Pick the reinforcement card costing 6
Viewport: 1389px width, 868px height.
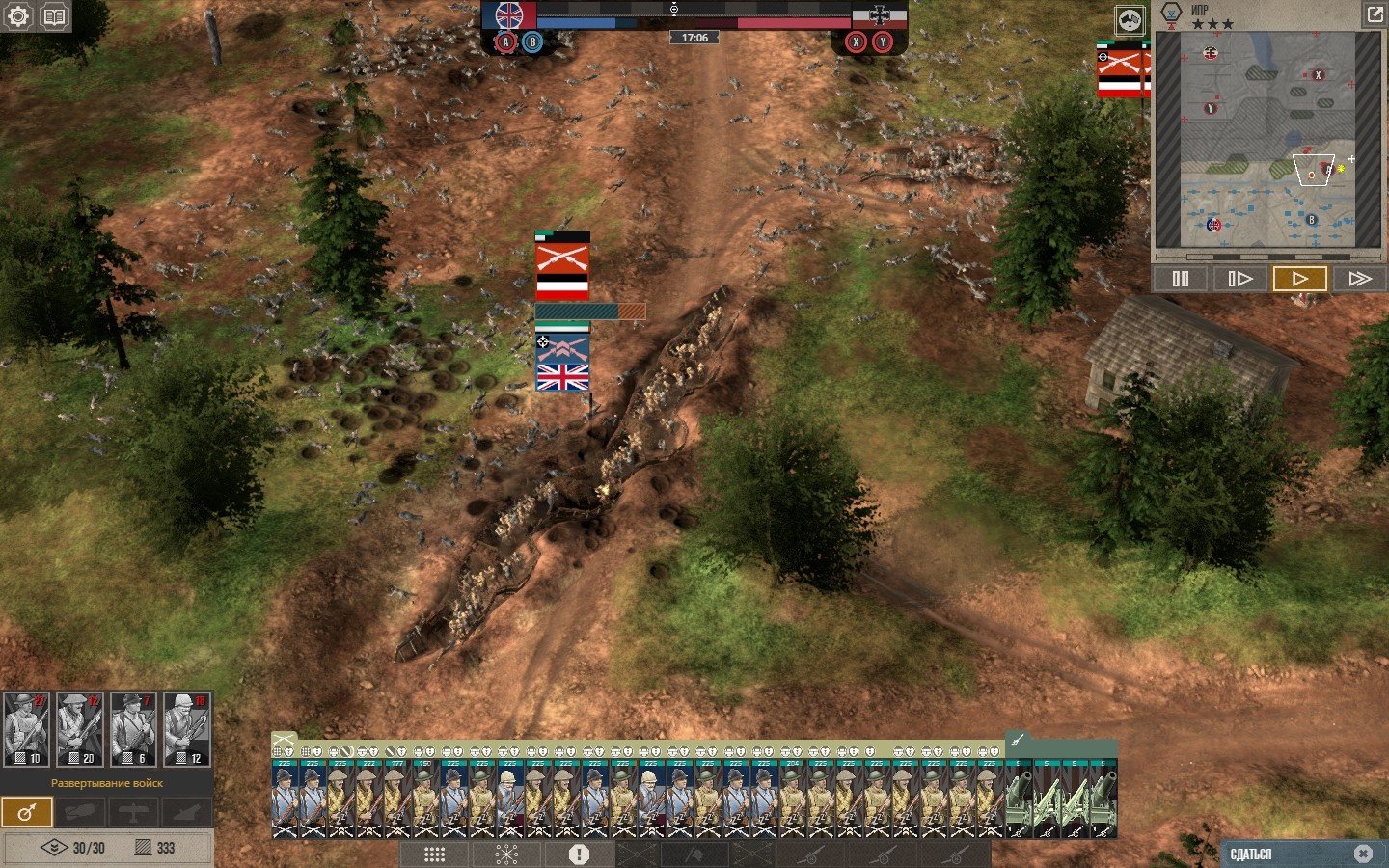[132, 729]
